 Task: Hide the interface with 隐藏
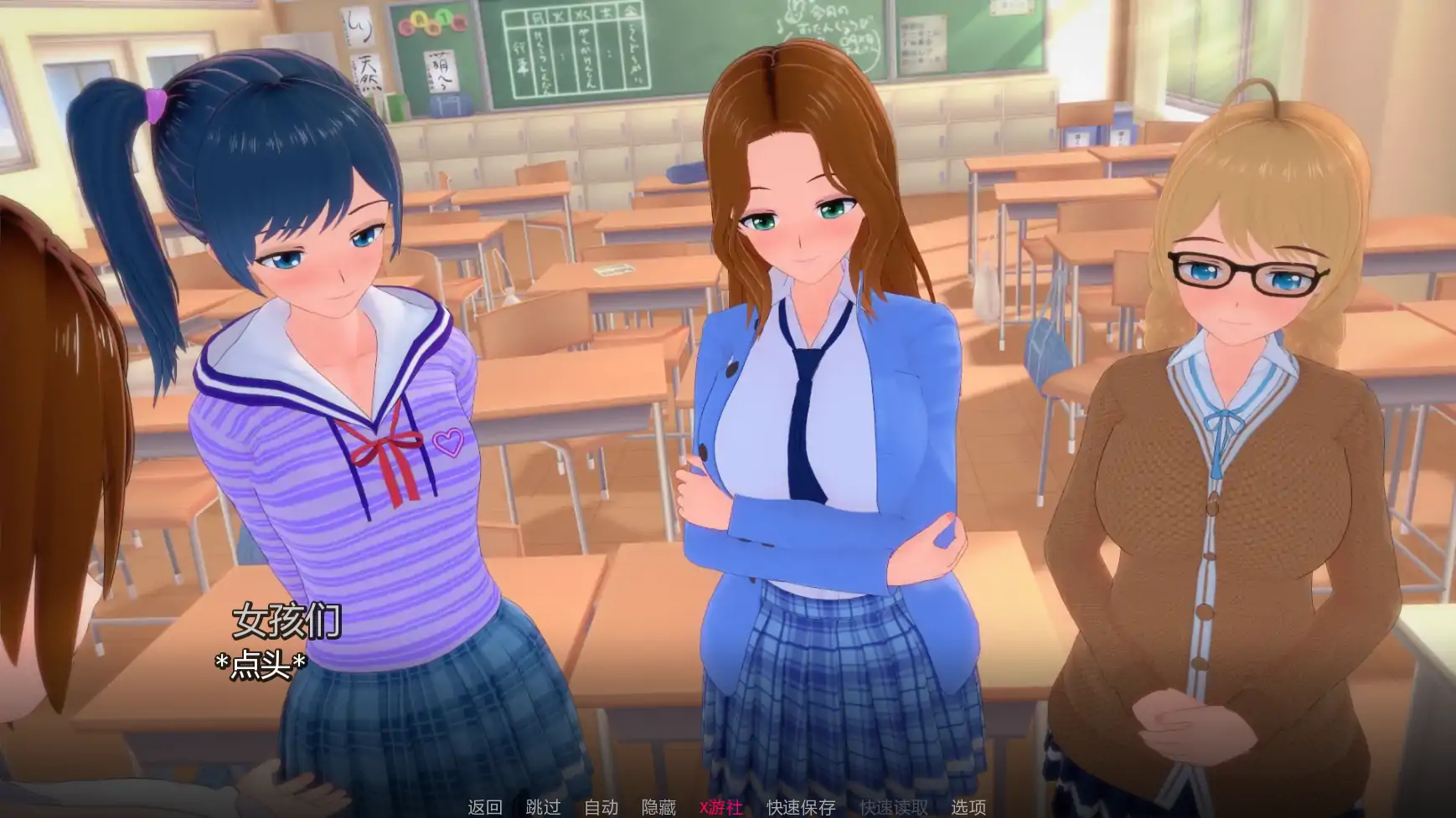click(658, 807)
